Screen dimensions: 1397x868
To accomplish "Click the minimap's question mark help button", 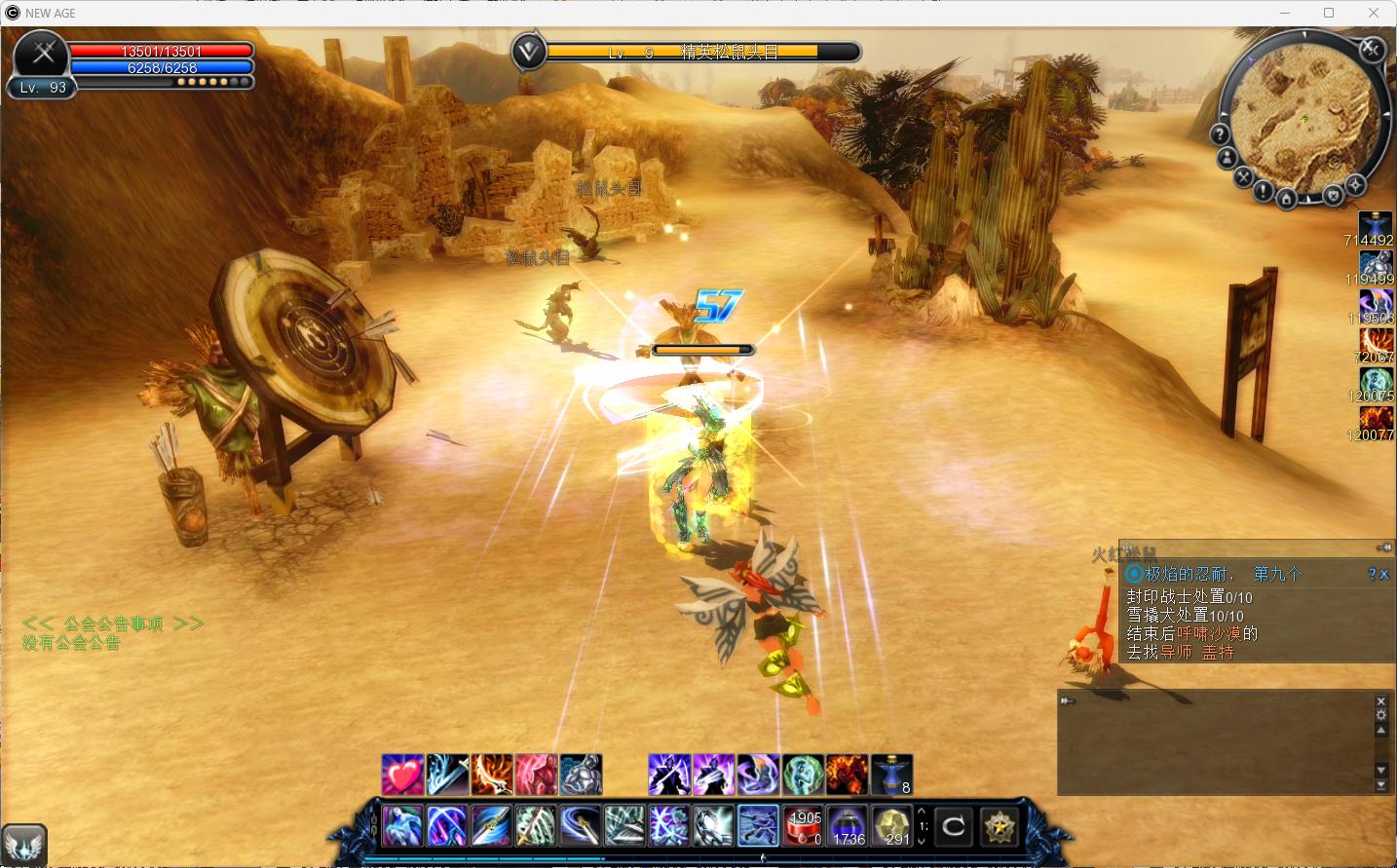I will tap(1220, 133).
